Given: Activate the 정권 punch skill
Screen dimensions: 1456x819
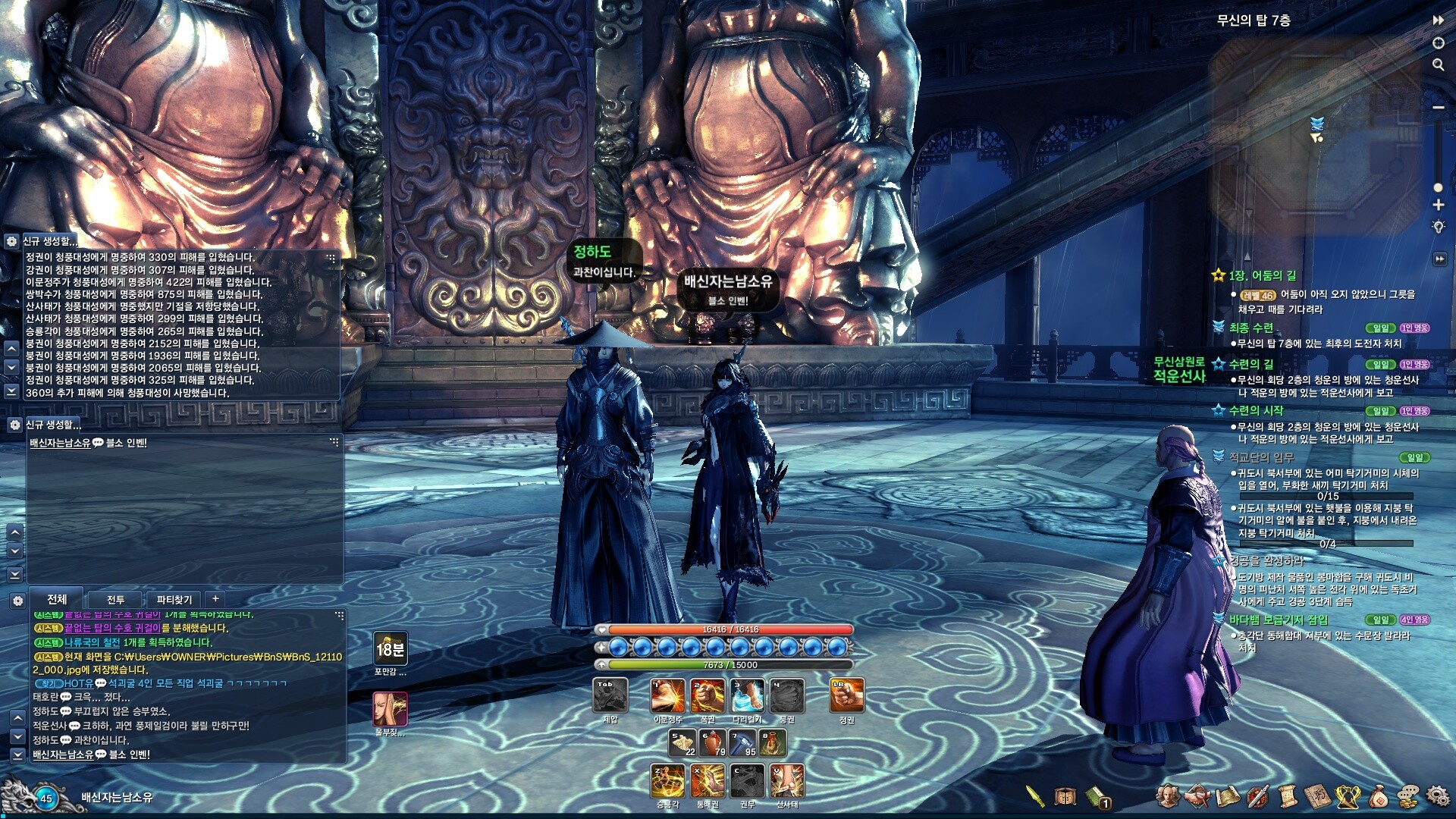Looking at the screenshot, I should [846, 695].
